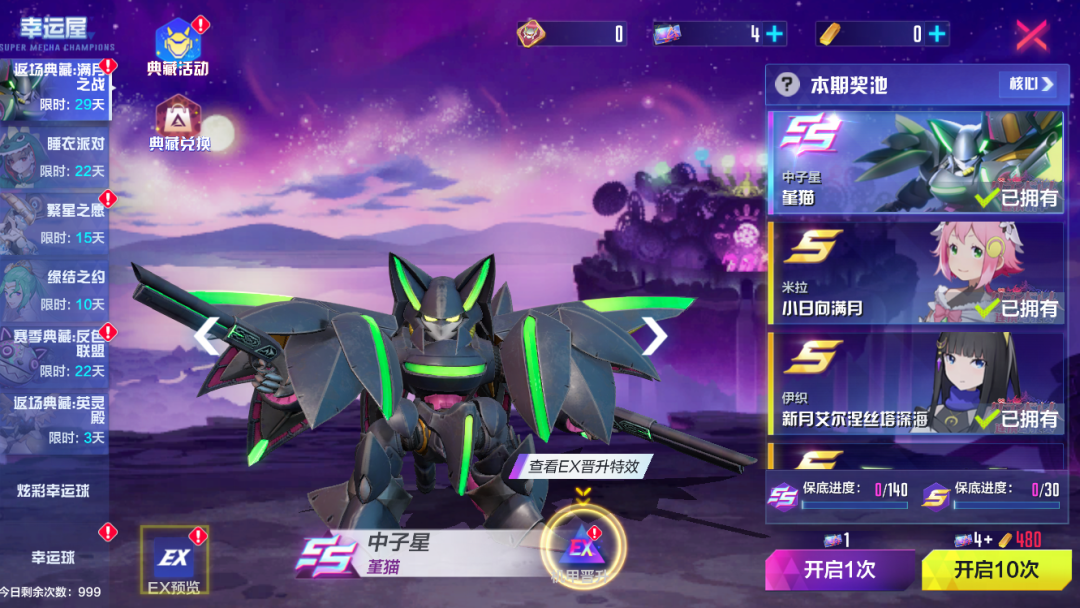Click 开启1次 single draw button
This screenshot has width=1080, height=608.
(838, 570)
